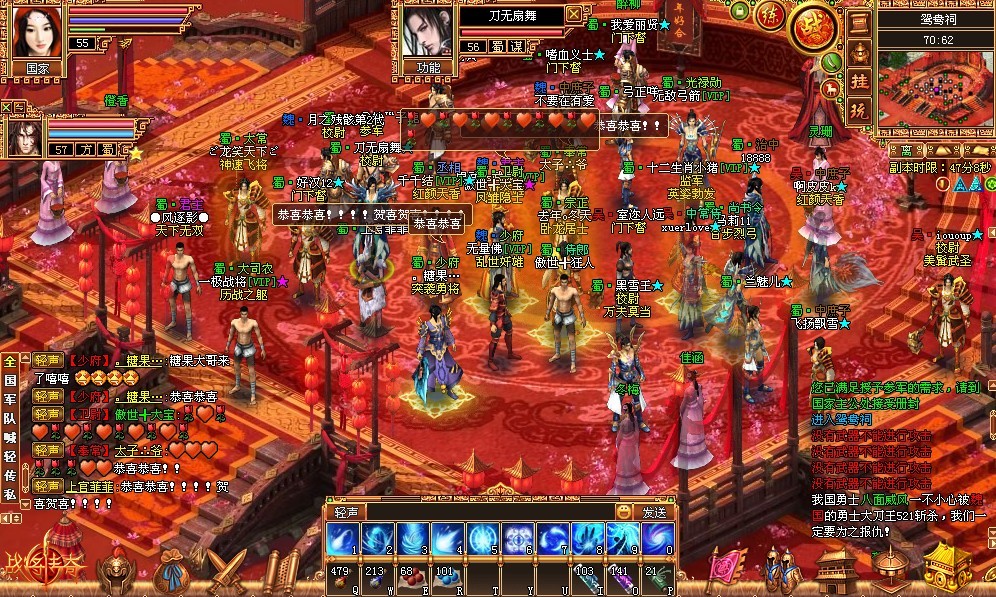Close the 刀无扇舞 target portrait panel

[x=573, y=14]
